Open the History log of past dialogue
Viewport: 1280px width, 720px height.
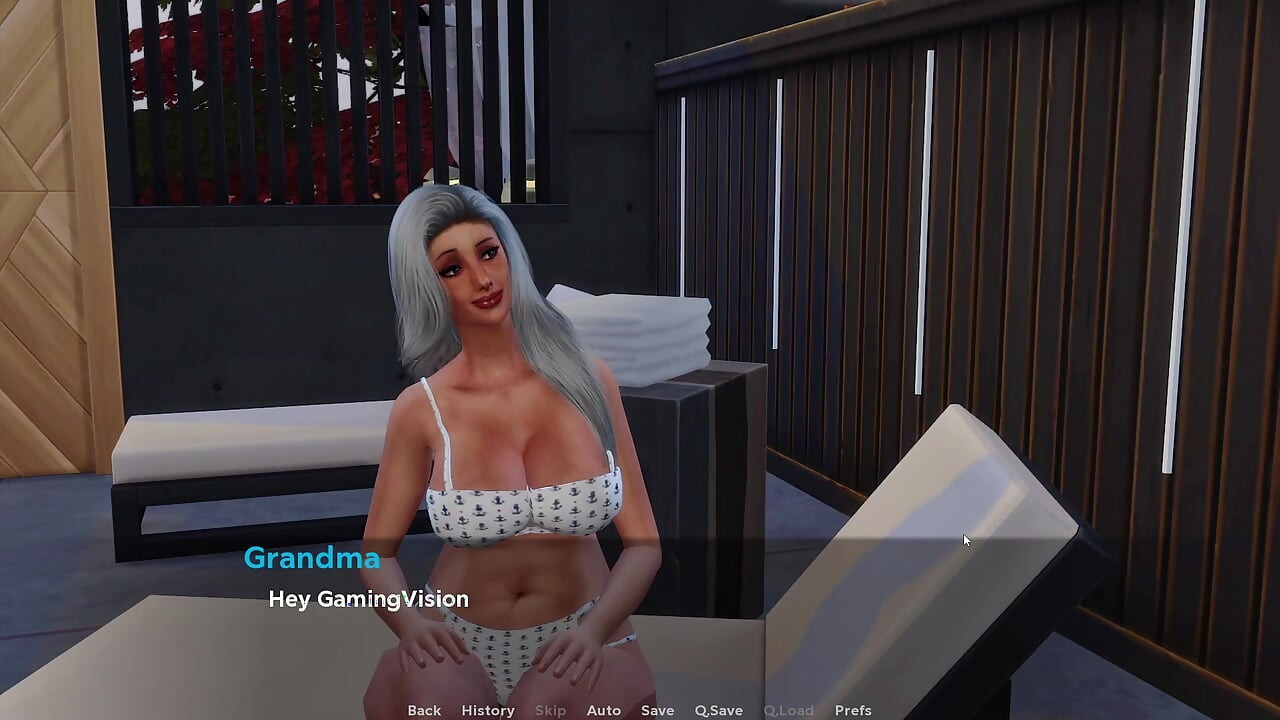[487, 709]
